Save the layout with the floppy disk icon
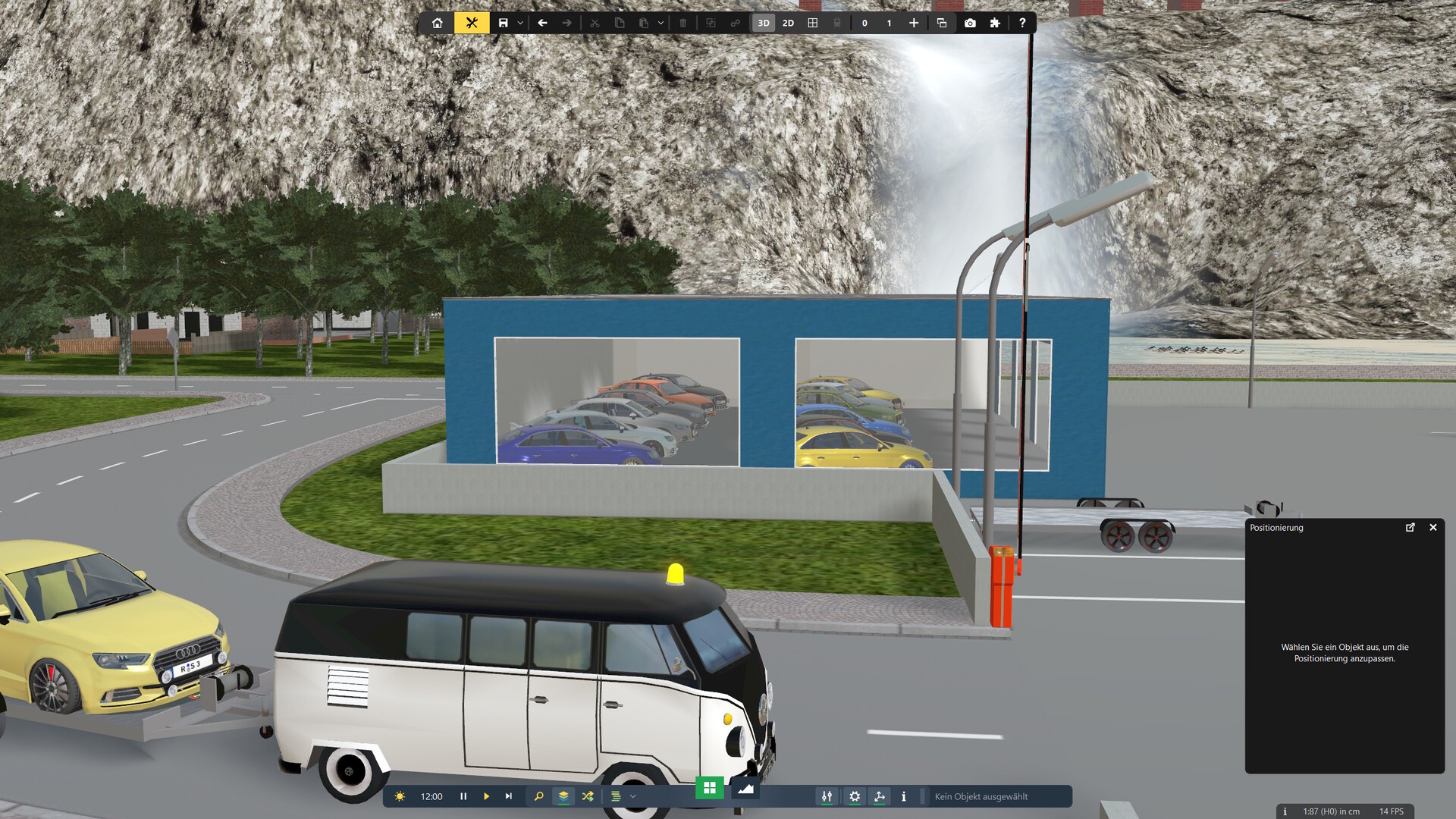The height and width of the screenshot is (819, 1456). pyautogui.click(x=503, y=23)
